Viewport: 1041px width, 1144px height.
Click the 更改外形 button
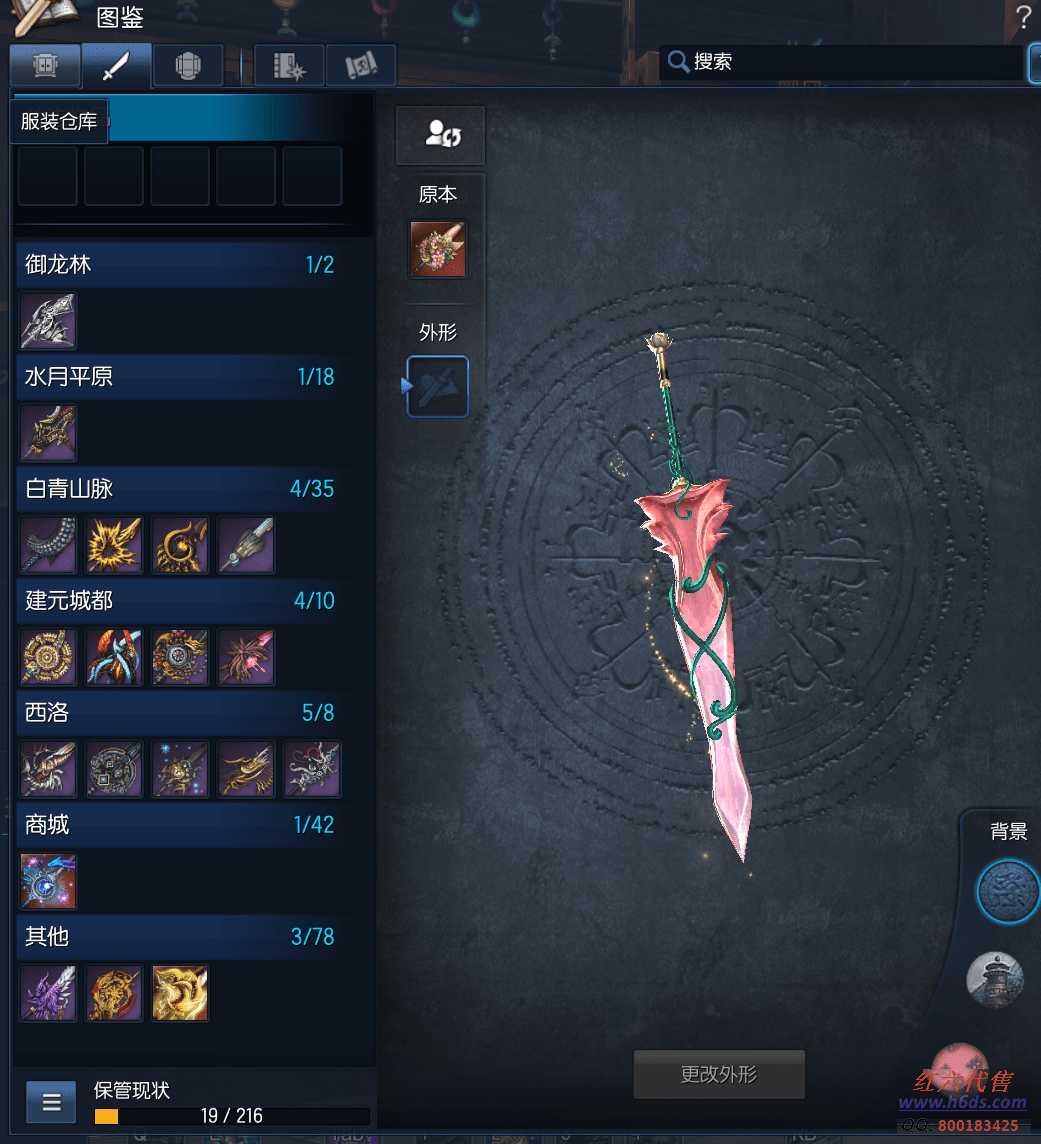pos(719,1075)
